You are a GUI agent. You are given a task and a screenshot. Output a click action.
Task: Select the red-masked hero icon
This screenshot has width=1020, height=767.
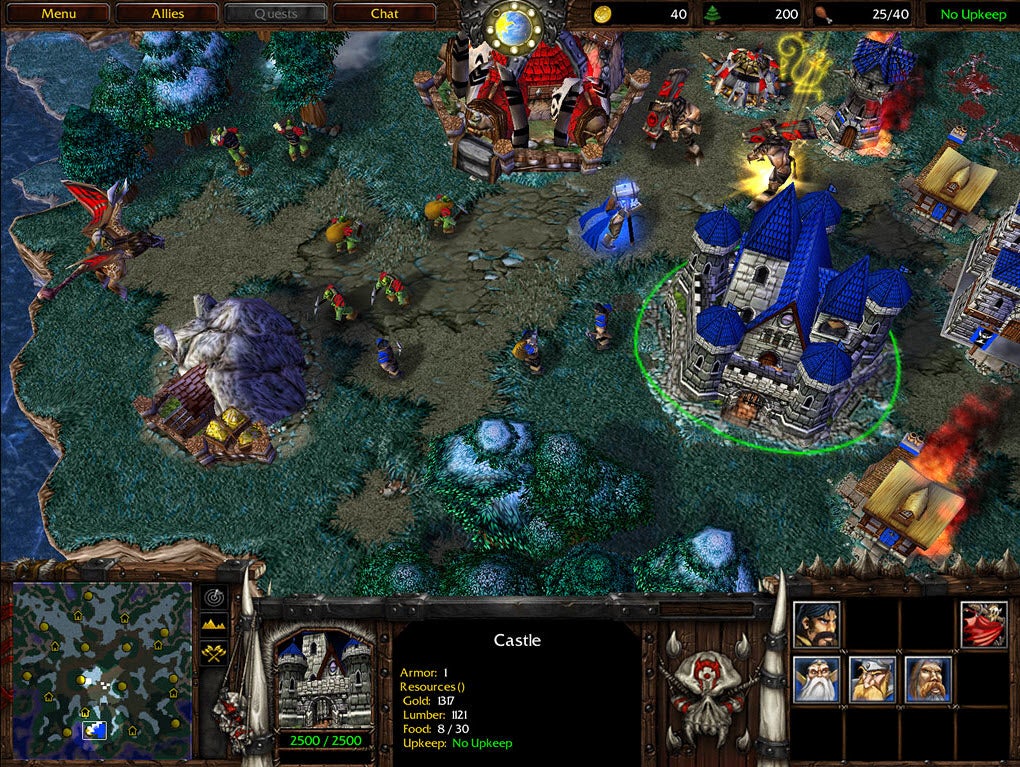point(984,625)
